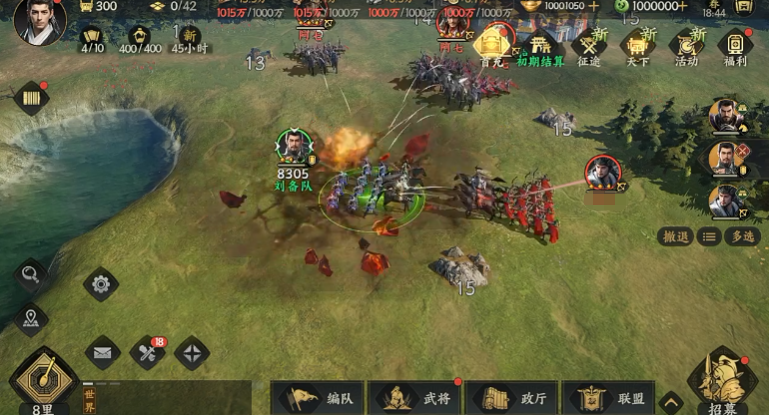Open the 天下 menu
This screenshot has height=415, width=769.
637,46
